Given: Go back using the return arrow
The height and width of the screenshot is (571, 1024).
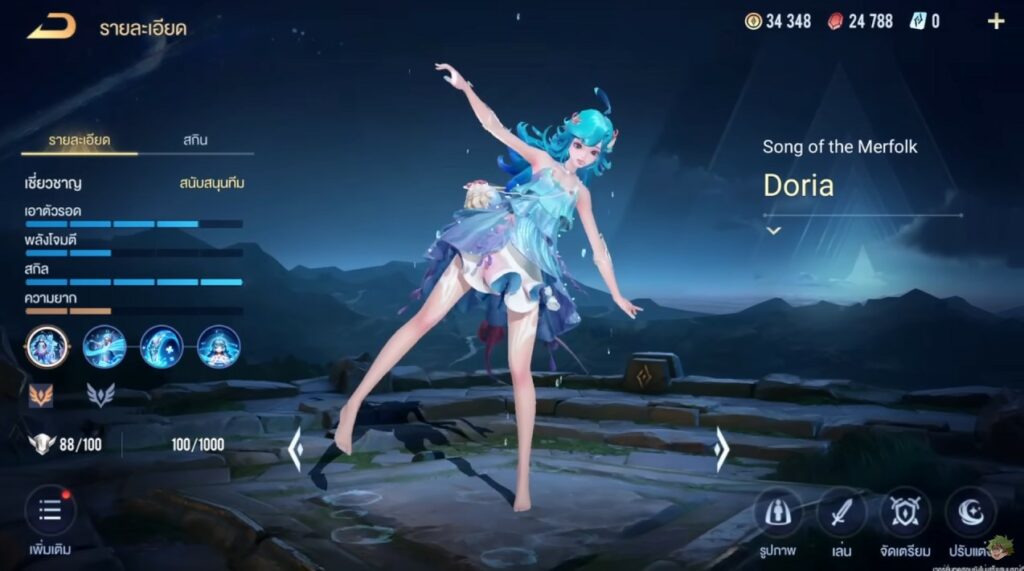Looking at the screenshot, I should pos(51,27).
